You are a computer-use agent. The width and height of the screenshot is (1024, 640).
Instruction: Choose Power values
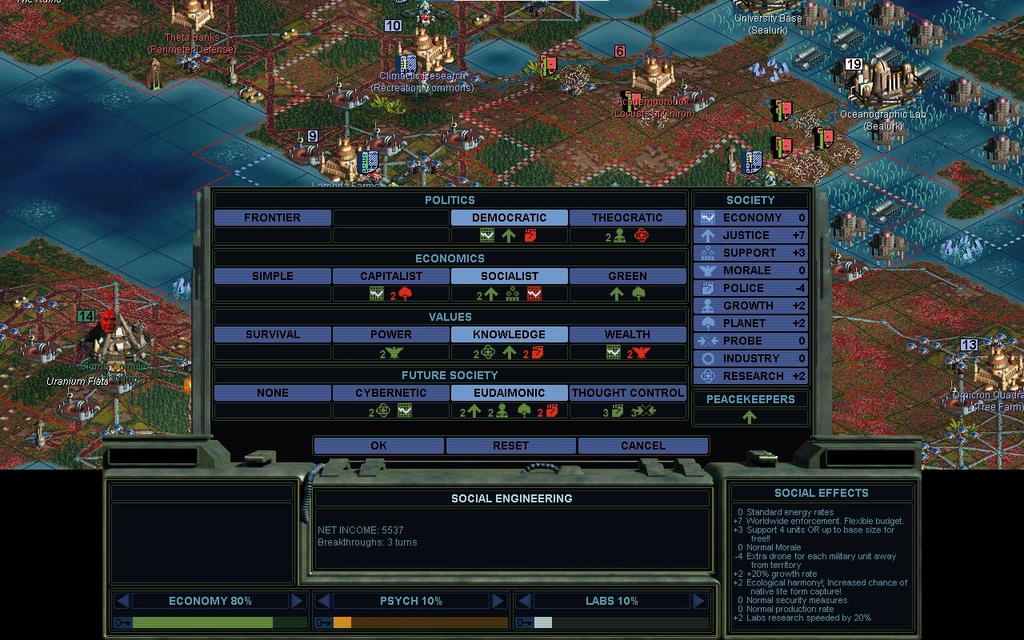391,334
